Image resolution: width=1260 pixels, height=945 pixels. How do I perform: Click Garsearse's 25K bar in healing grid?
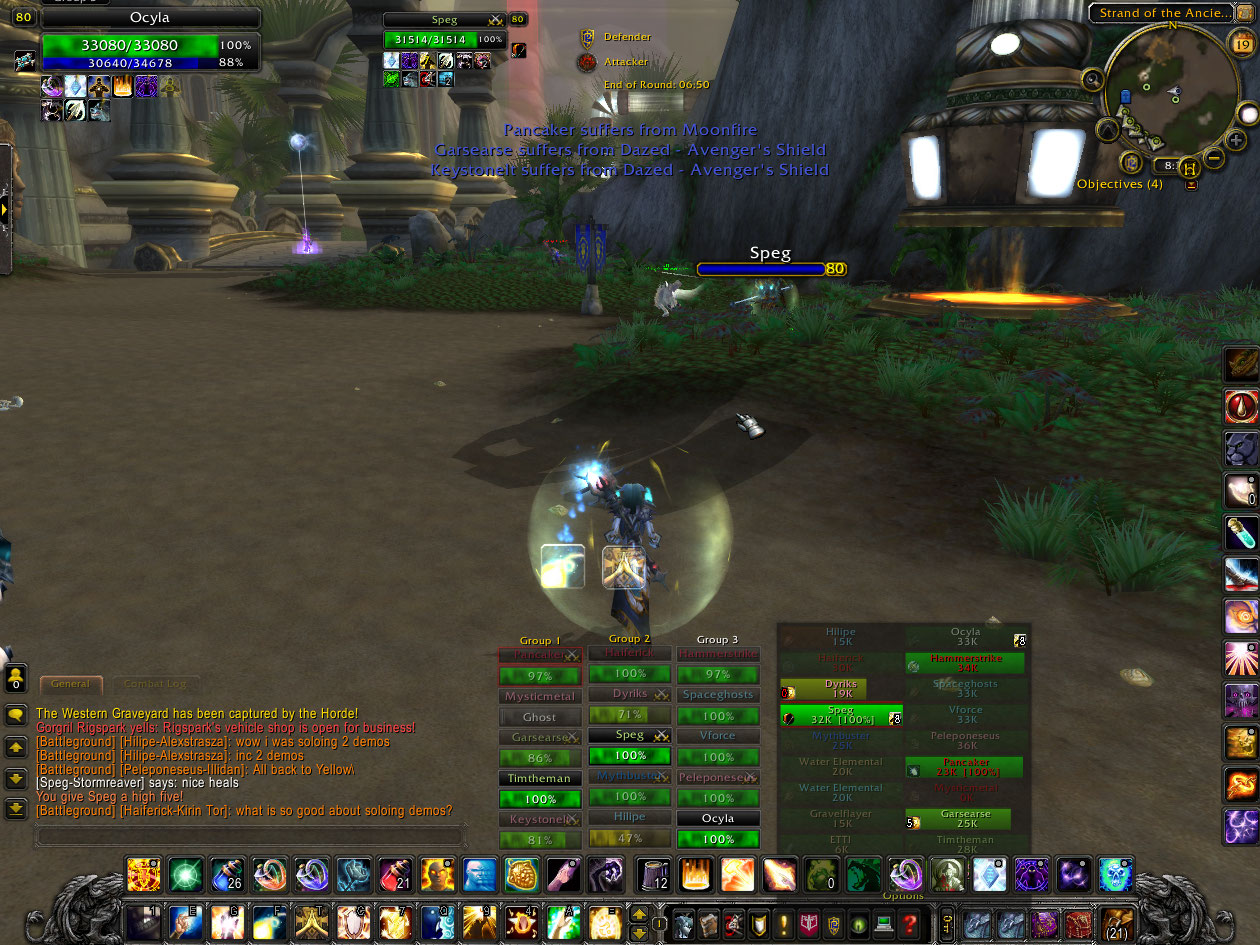[x=965, y=819]
